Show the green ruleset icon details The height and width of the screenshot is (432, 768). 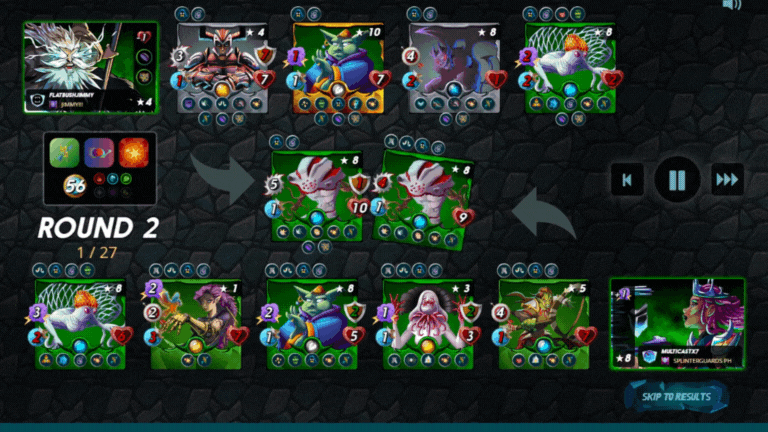tap(65, 153)
